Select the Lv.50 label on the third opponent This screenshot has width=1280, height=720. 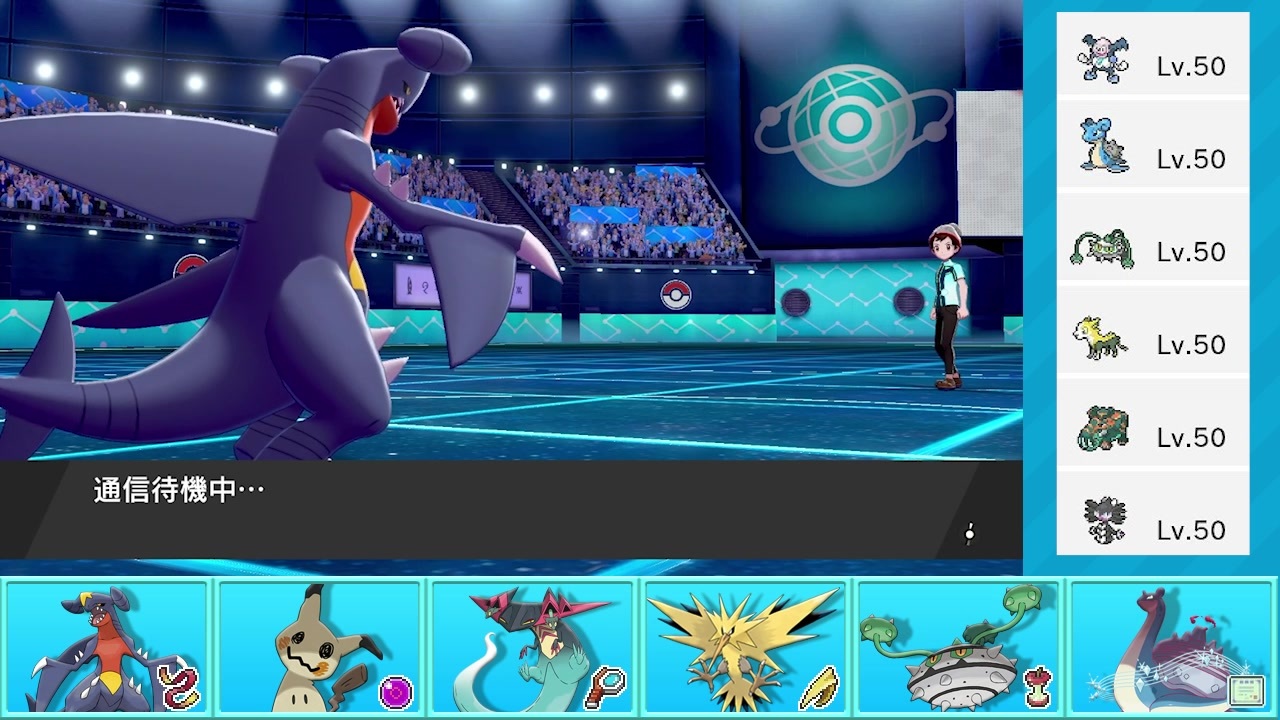point(1190,251)
